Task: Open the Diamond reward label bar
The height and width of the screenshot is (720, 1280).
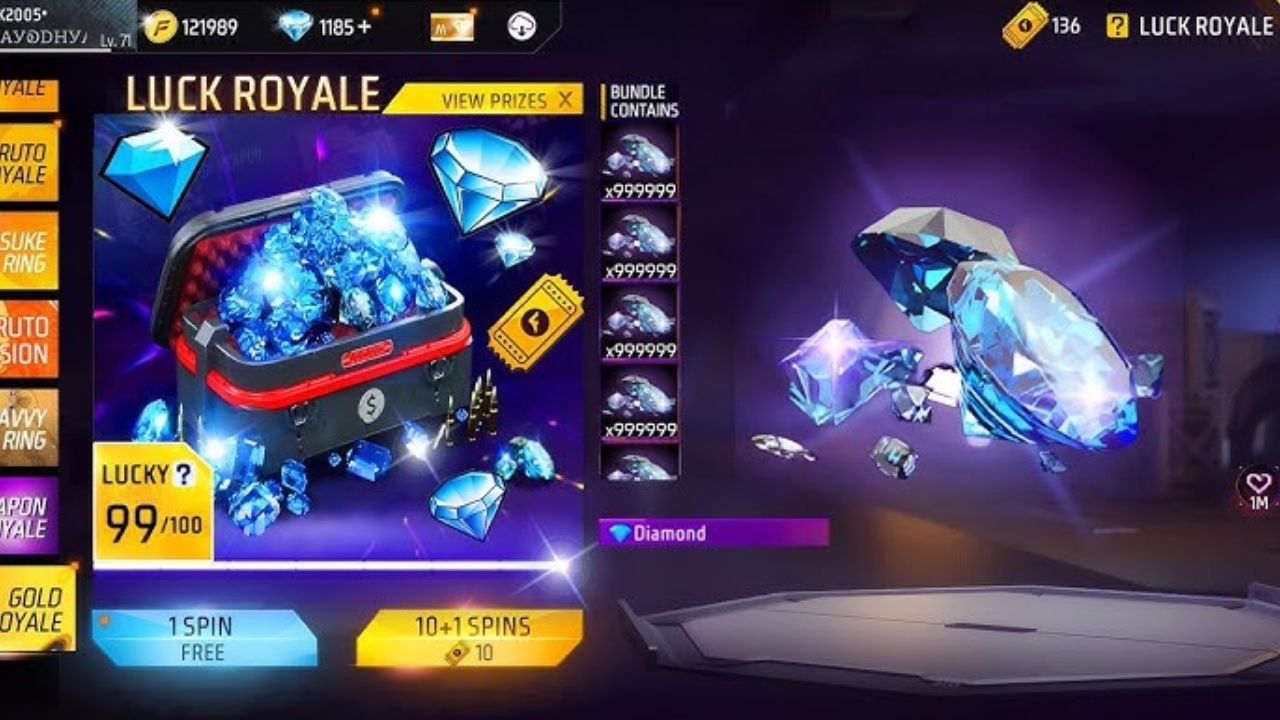Action: pyautogui.click(x=710, y=533)
